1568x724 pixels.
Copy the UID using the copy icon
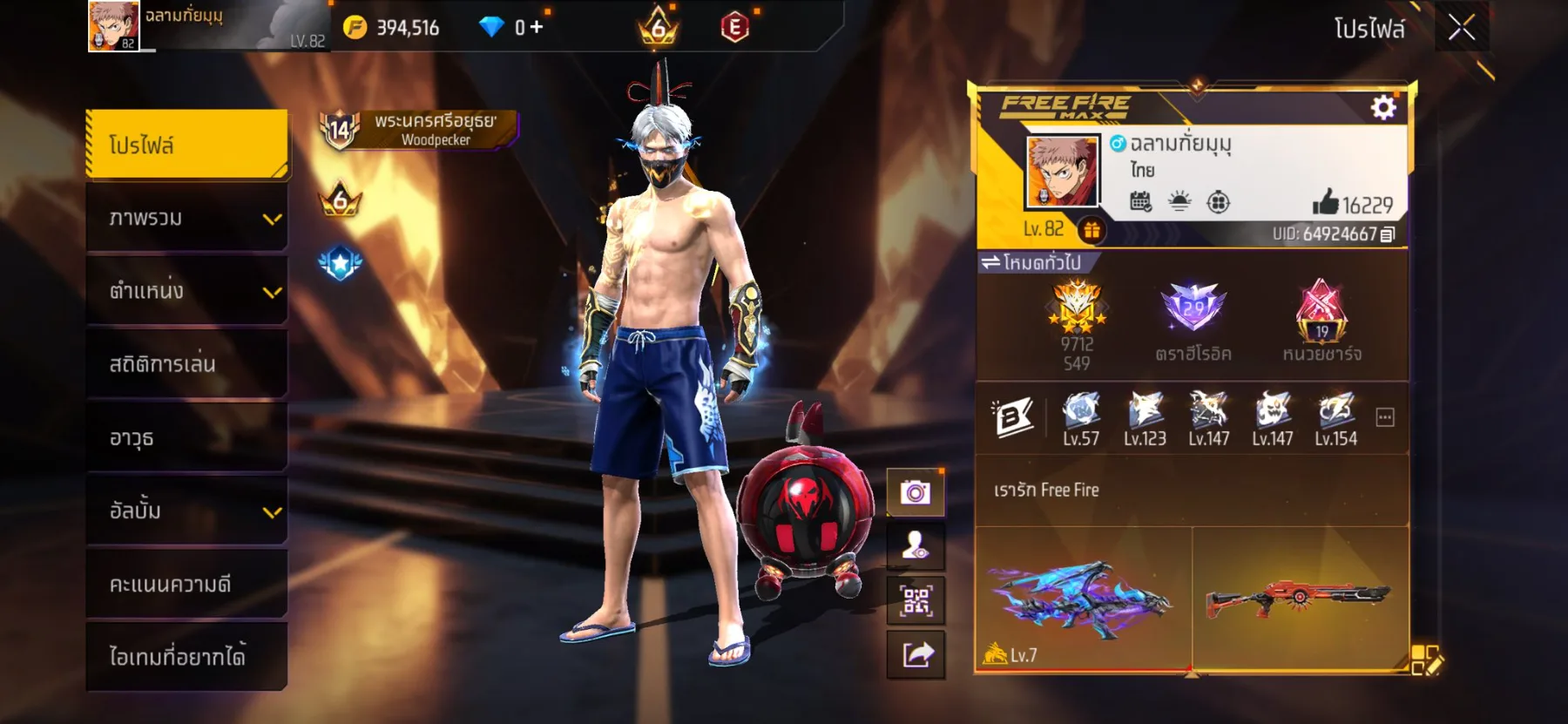tap(1389, 233)
